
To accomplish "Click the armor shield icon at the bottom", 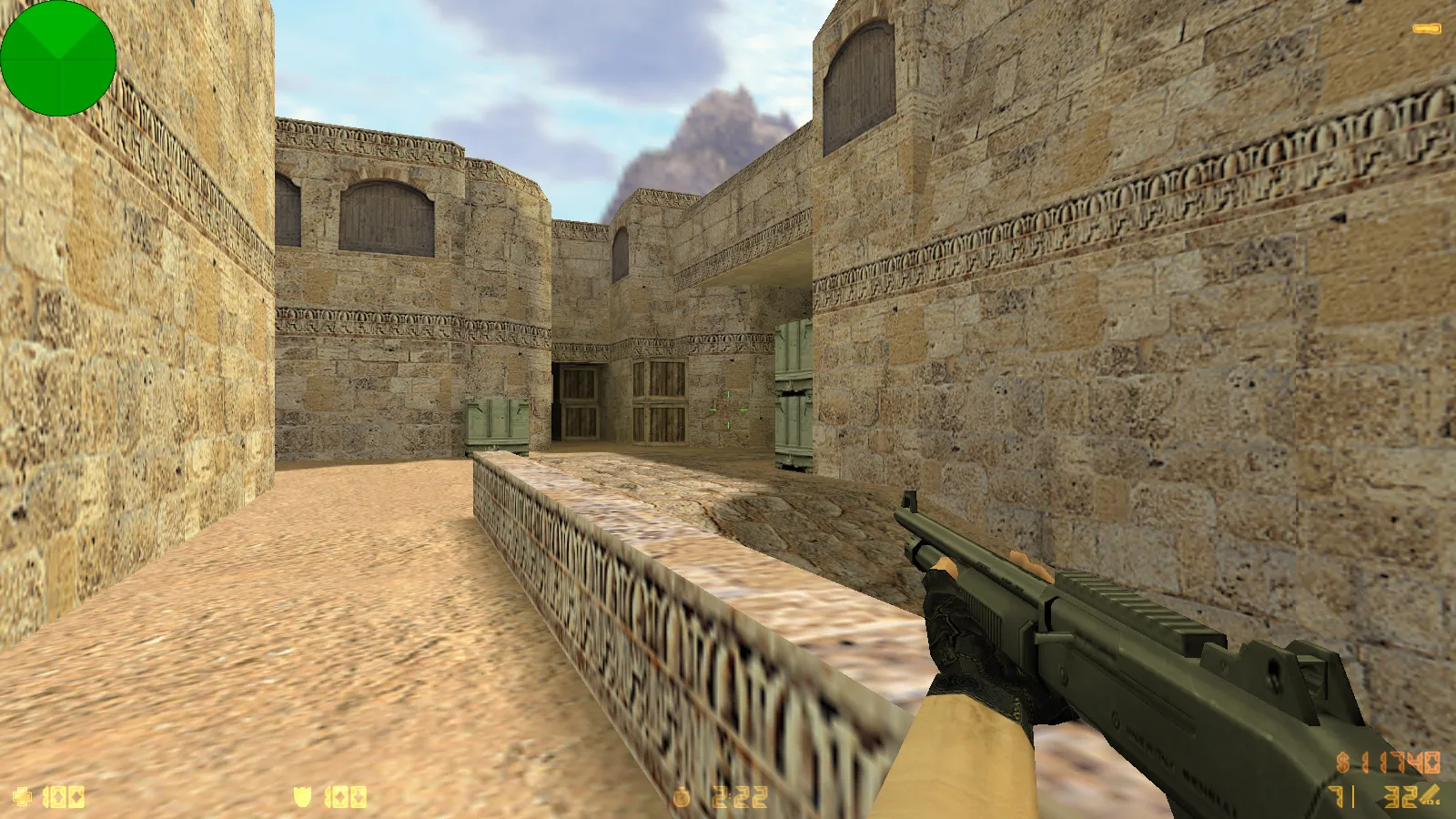I will pos(300,798).
